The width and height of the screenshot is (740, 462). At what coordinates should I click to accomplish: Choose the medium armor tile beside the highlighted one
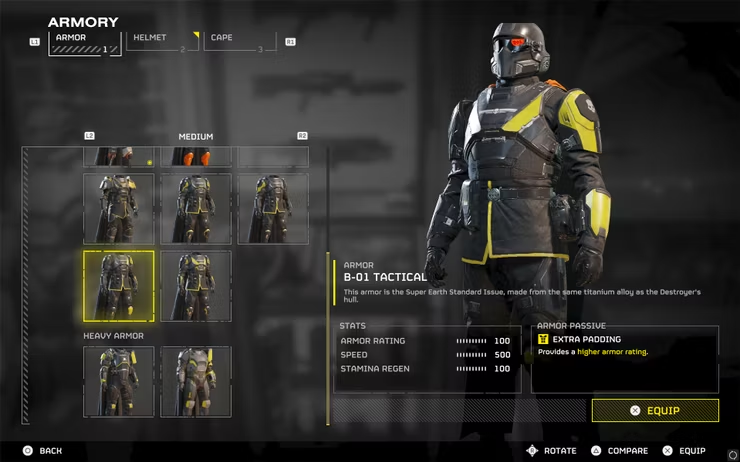coord(196,286)
